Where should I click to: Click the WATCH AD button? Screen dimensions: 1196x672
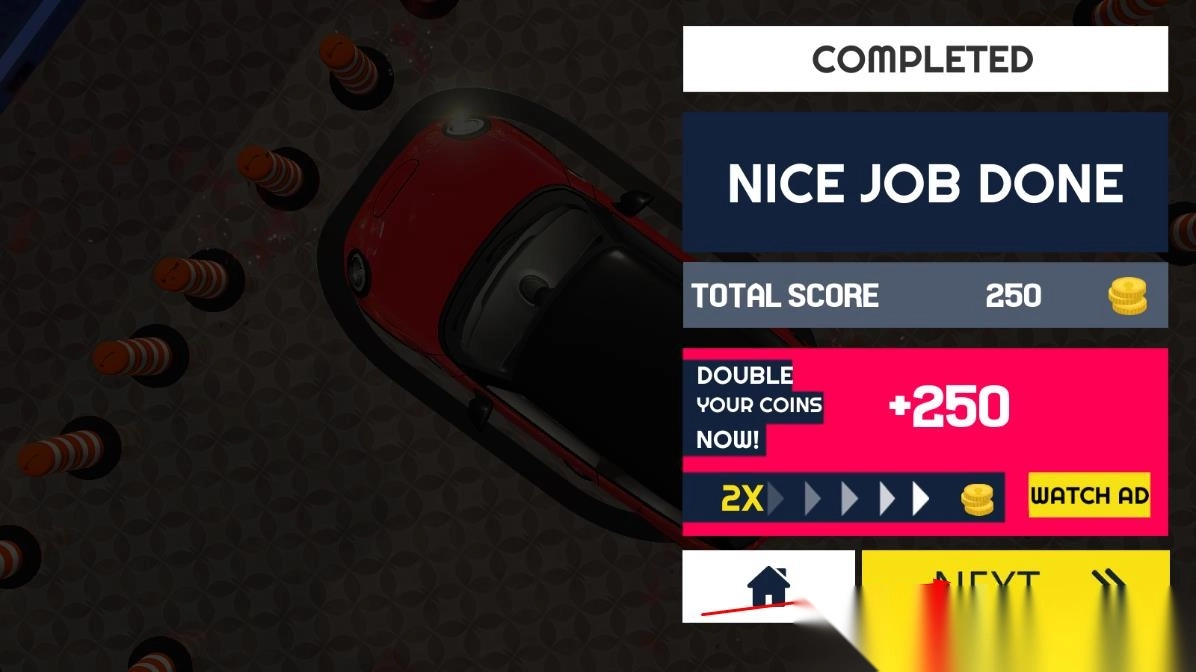pyautogui.click(x=1089, y=495)
